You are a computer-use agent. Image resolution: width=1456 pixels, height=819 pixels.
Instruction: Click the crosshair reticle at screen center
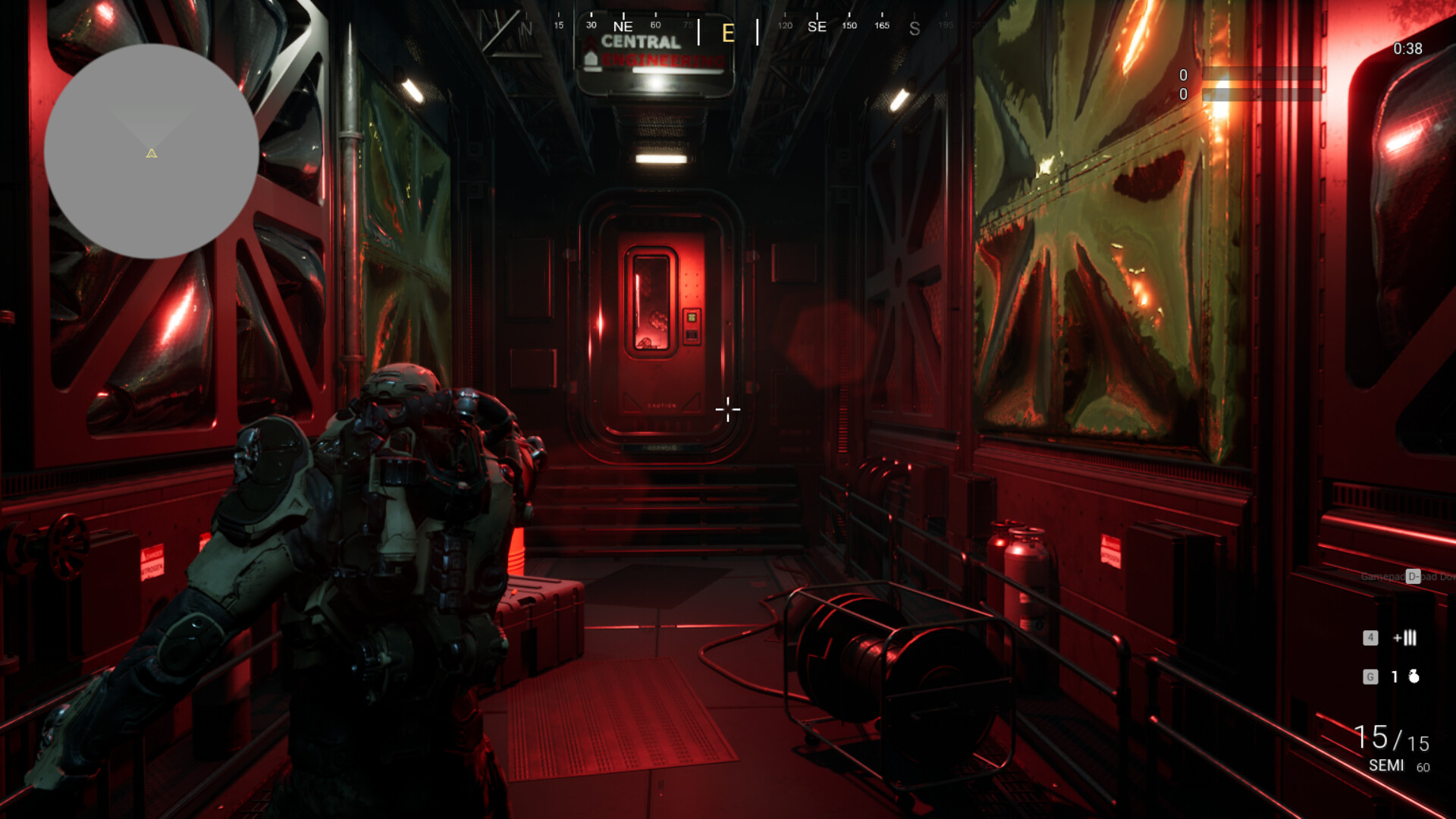coord(727,409)
